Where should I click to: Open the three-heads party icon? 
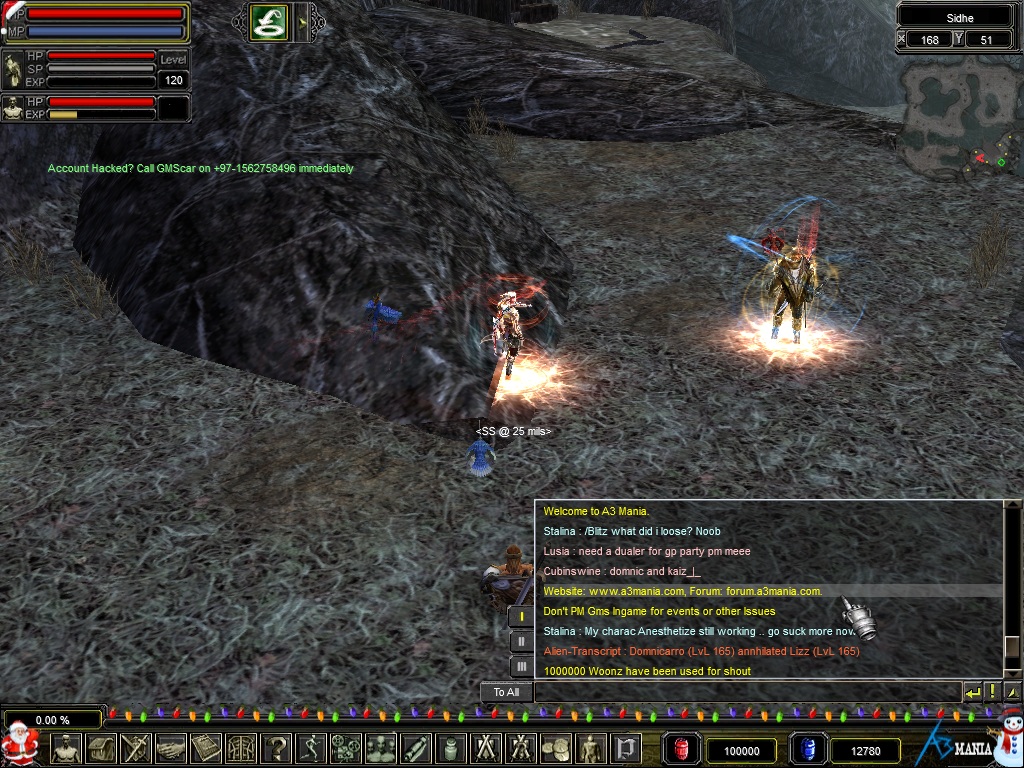(x=381, y=748)
